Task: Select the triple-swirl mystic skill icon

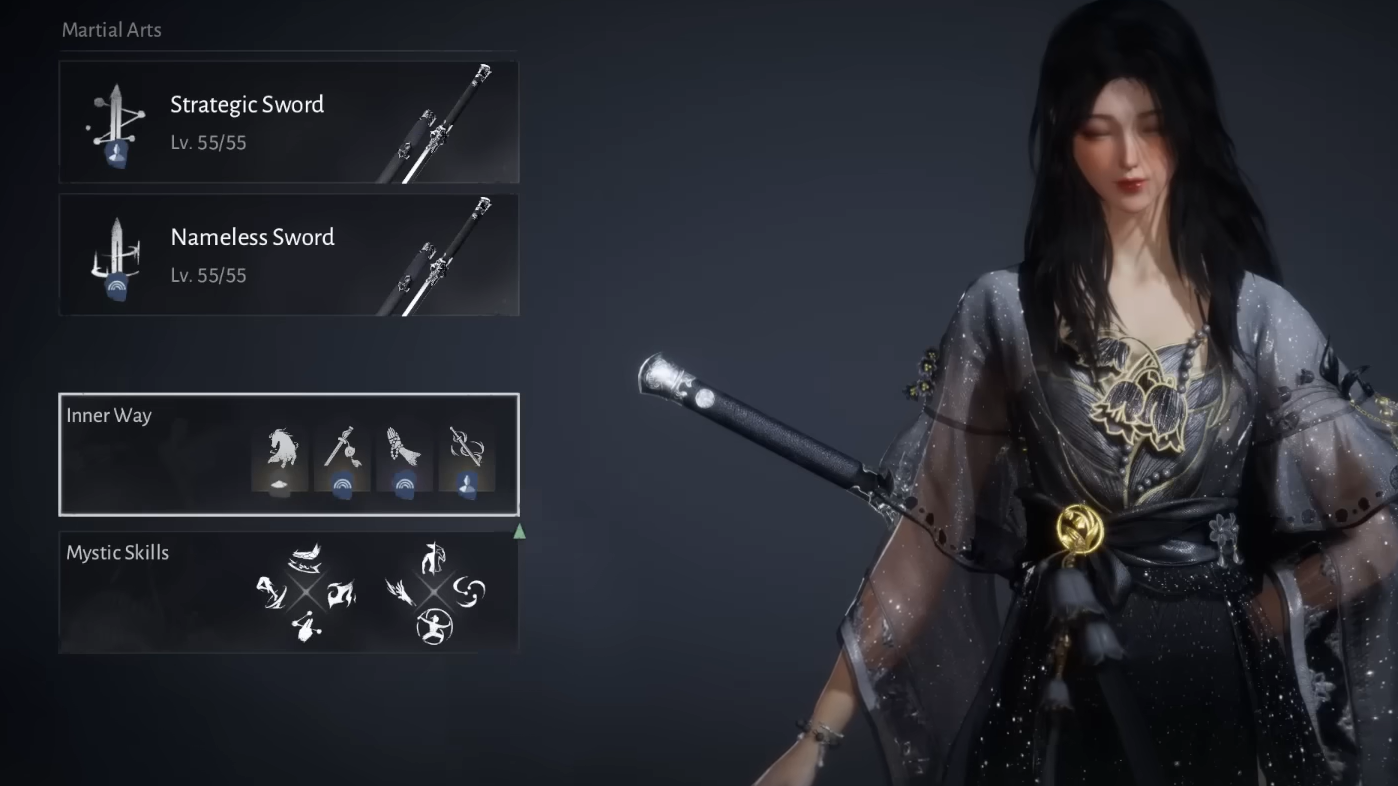Action: [469, 592]
